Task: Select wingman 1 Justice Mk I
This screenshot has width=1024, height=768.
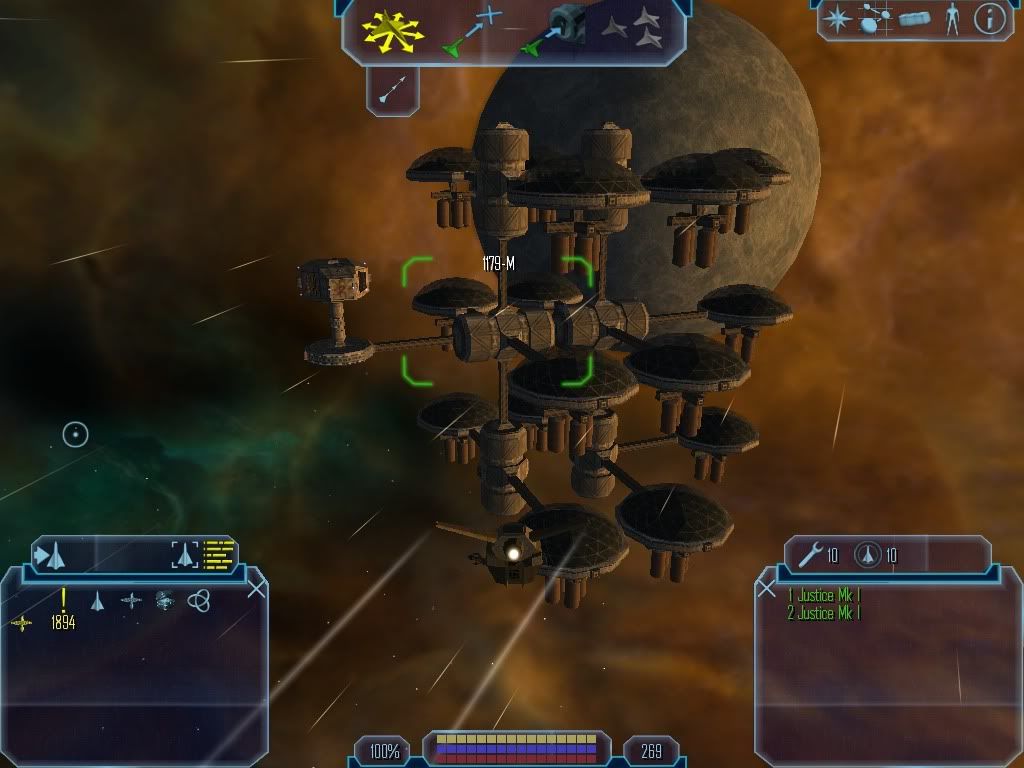Action: point(824,596)
